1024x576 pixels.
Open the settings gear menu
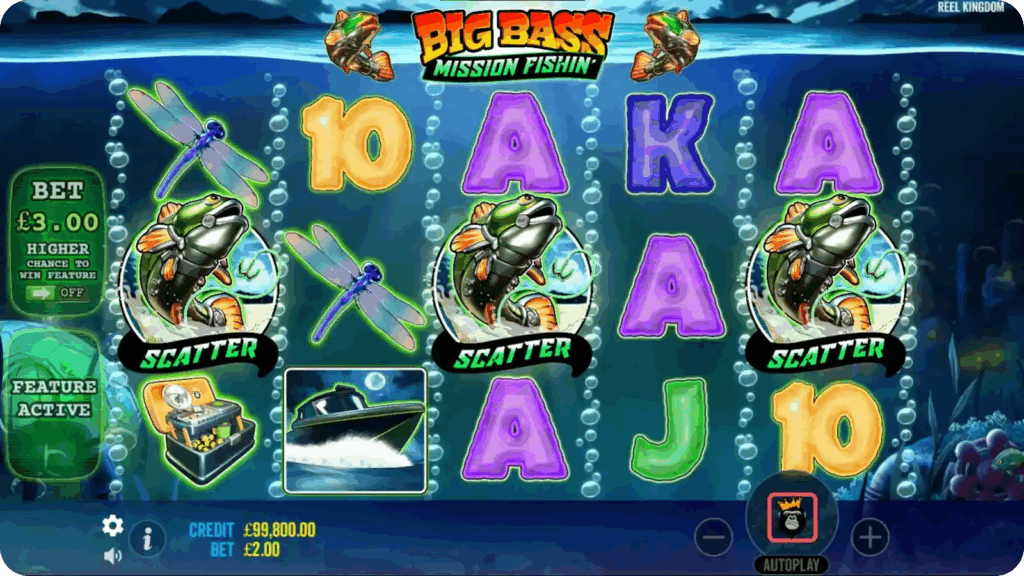point(113,525)
